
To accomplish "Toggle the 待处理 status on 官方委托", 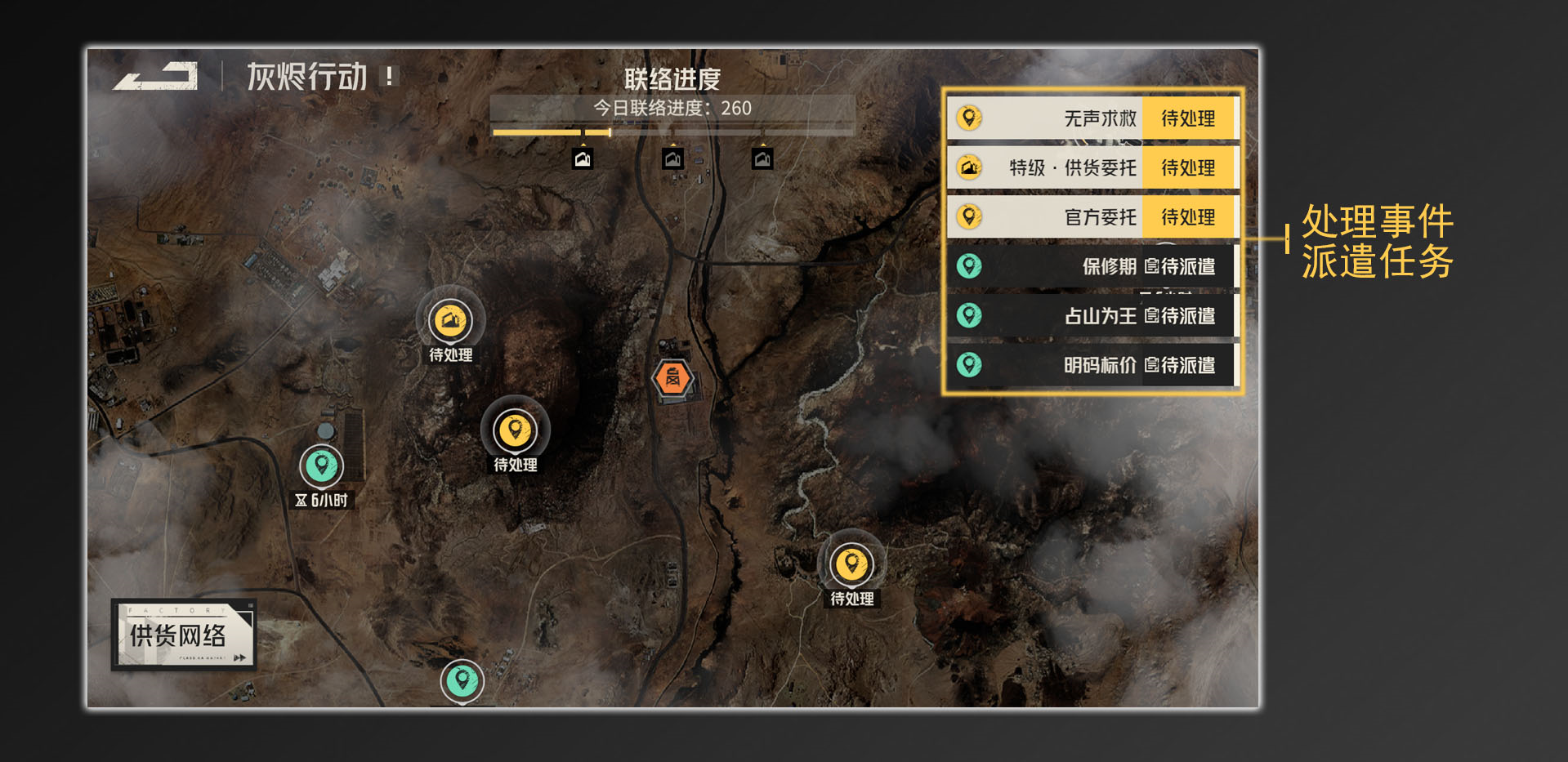I will click(x=1190, y=217).
